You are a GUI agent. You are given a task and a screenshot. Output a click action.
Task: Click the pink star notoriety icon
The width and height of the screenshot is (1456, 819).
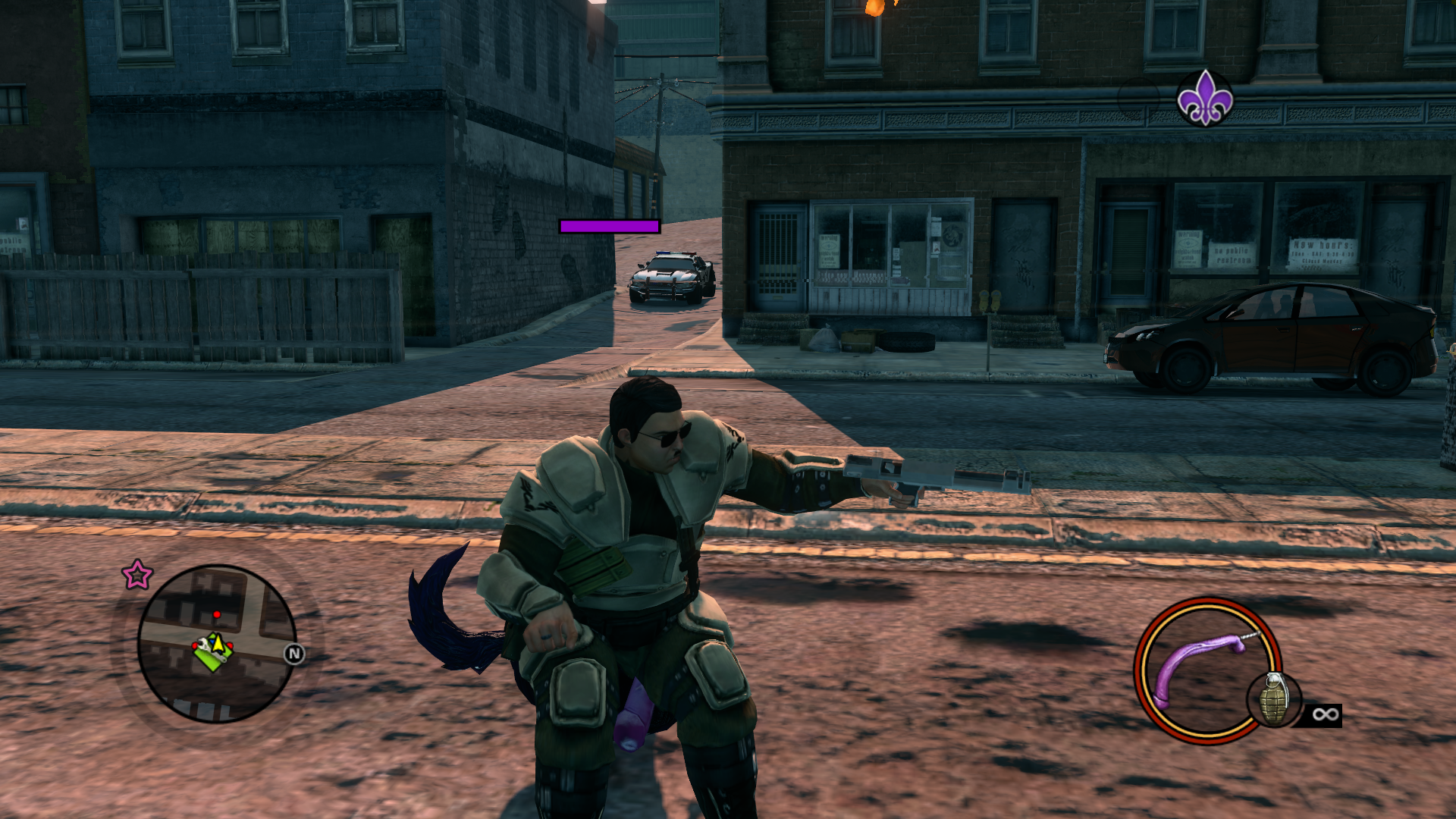tap(137, 575)
